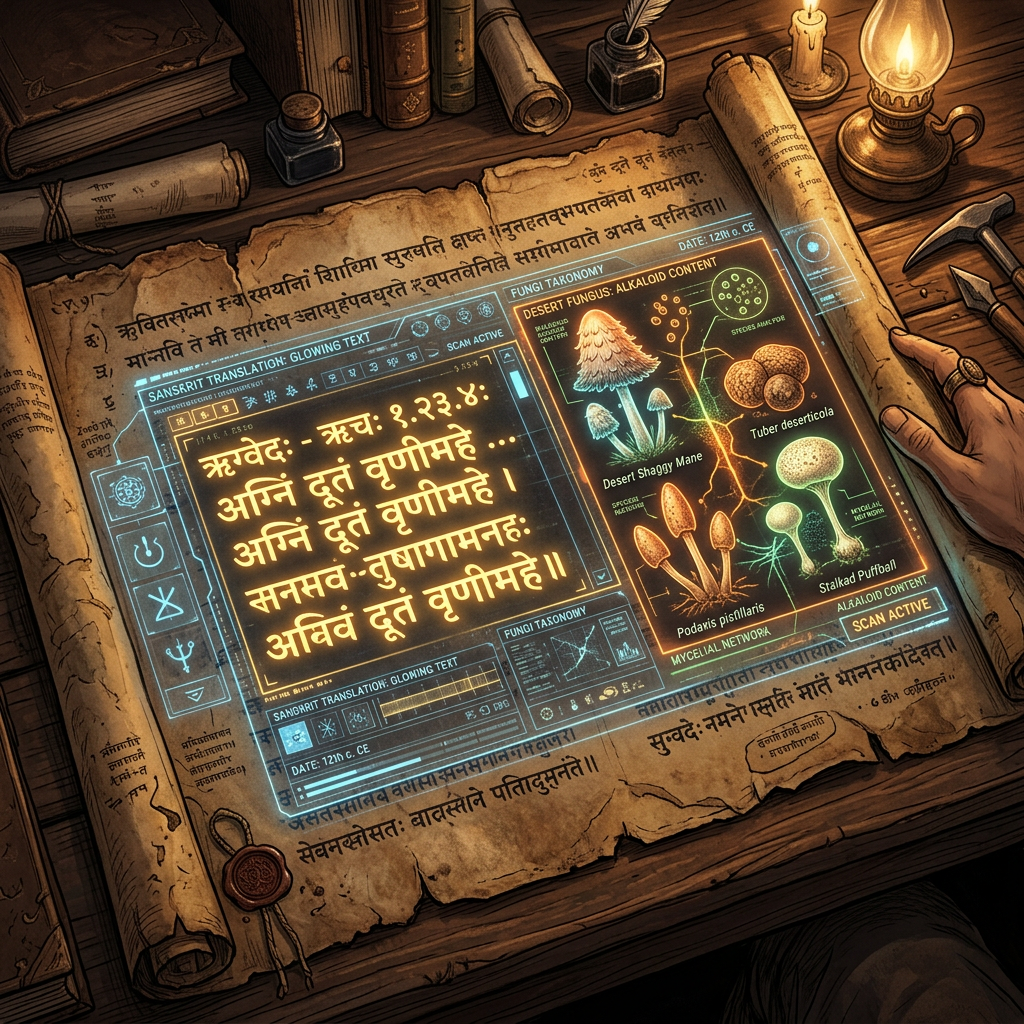Click the checkmark box below the scrollbar

tap(601, 576)
